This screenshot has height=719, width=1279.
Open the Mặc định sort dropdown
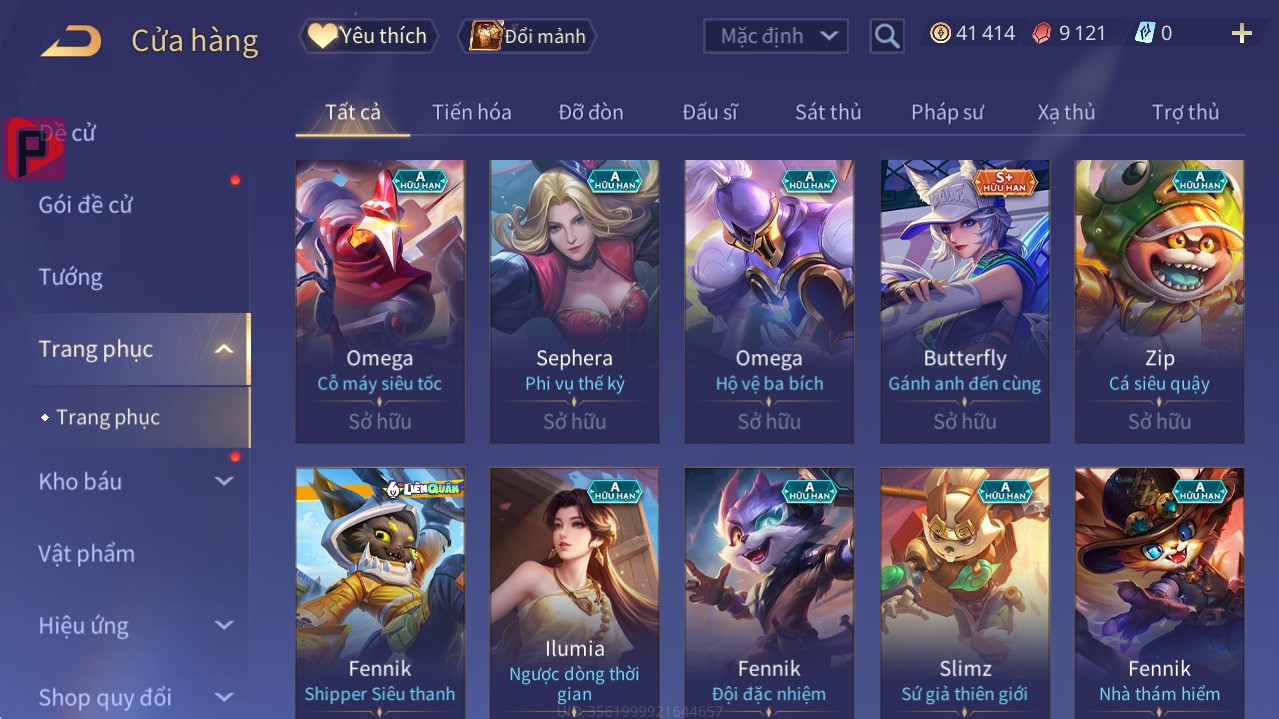tap(776, 36)
